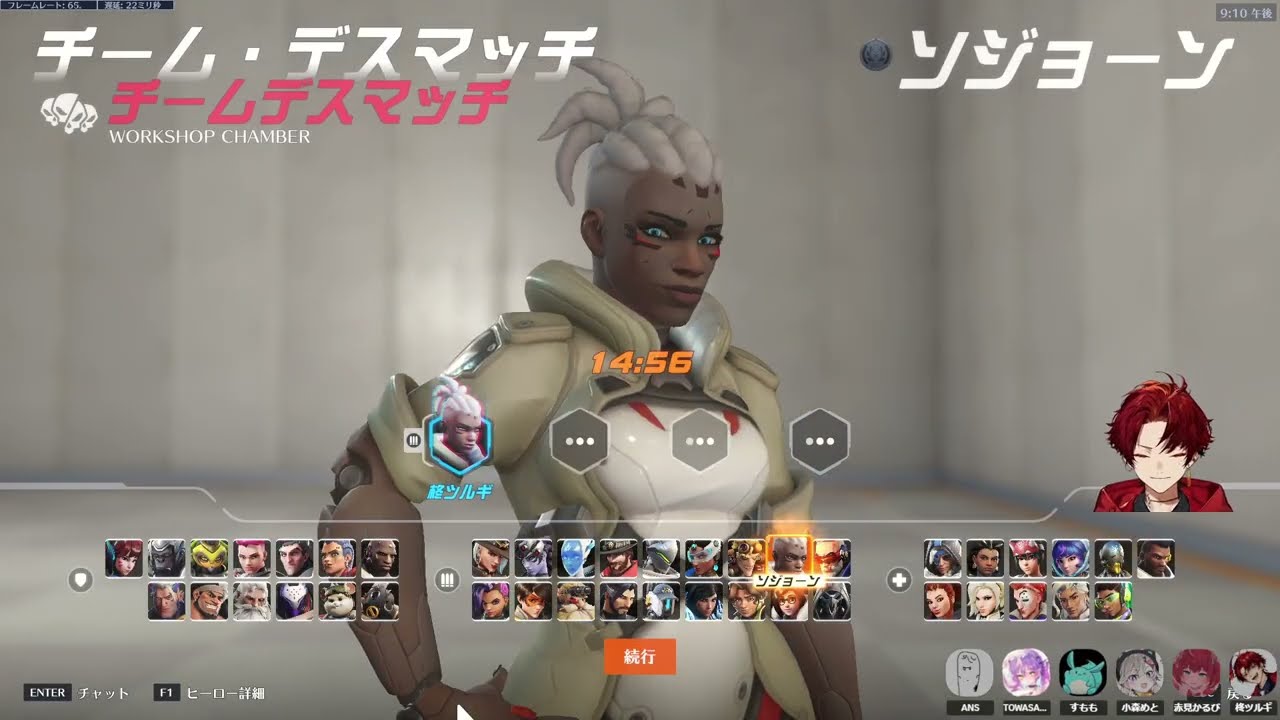Select the Reaper masked portrait
The image size is (1280, 720).
point(832,602)
